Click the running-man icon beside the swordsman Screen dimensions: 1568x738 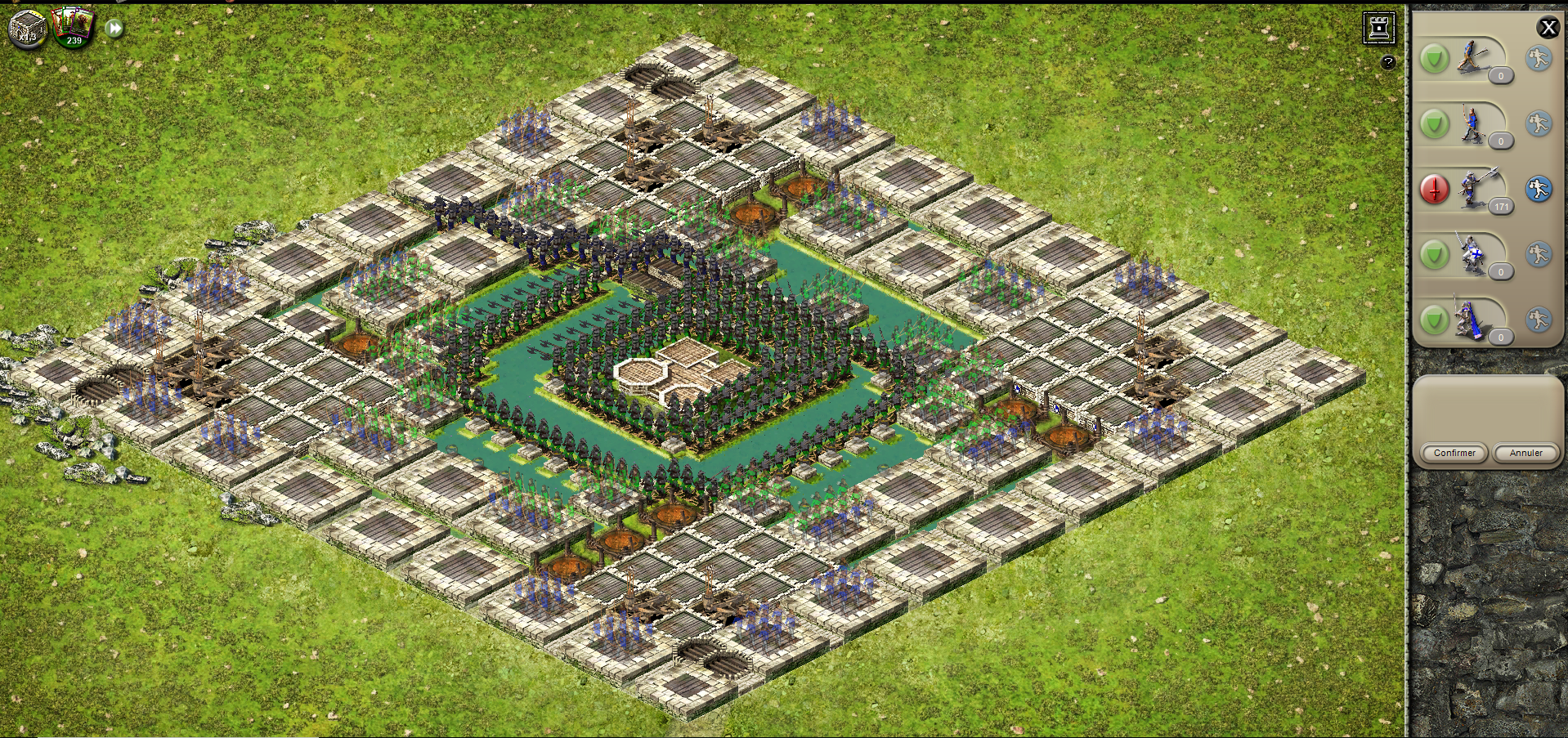(x=1539, y=255)
